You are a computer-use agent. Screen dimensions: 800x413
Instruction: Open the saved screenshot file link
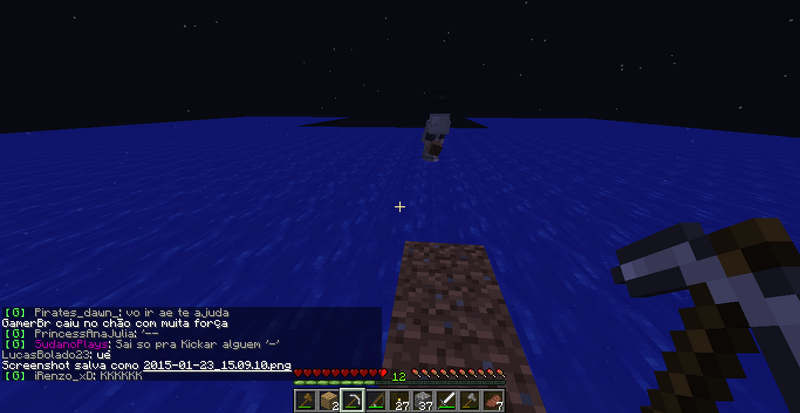tap(217, 365)
